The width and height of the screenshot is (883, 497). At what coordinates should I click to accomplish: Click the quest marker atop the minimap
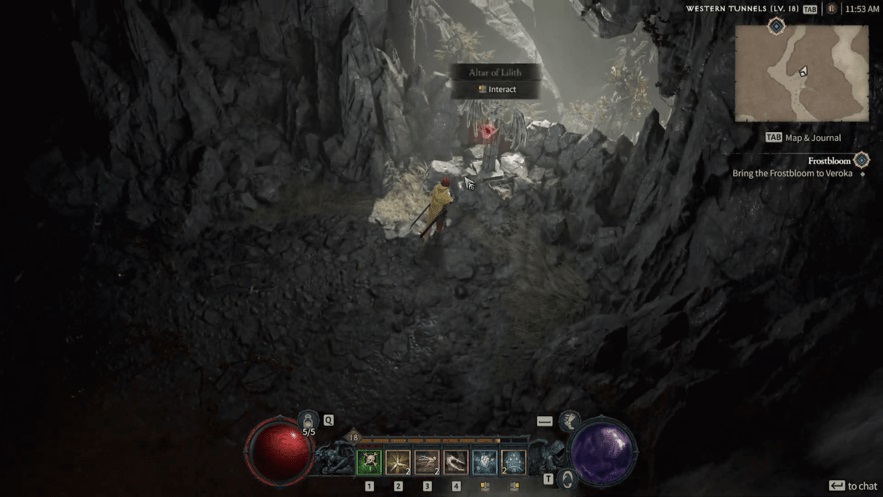[776, 26]
